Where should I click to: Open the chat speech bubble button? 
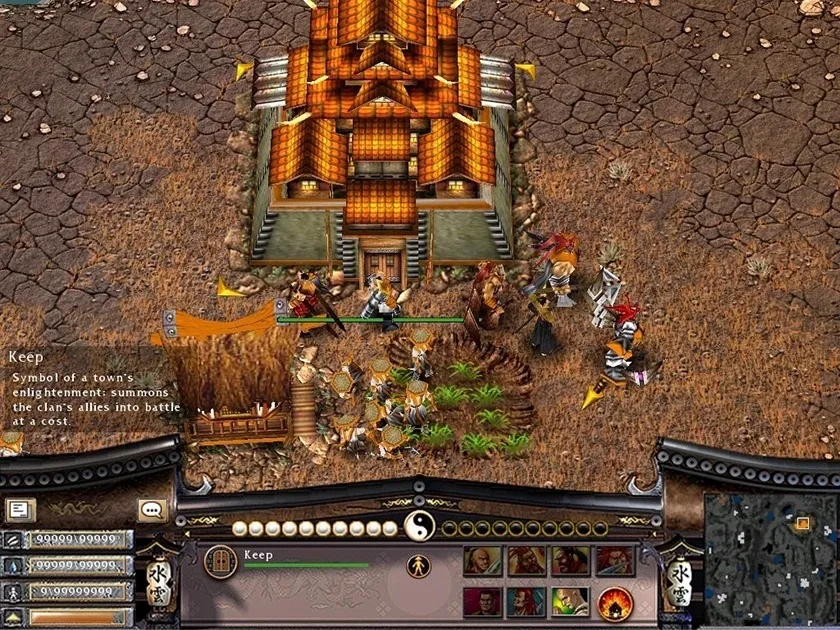(x=152, y=510)
